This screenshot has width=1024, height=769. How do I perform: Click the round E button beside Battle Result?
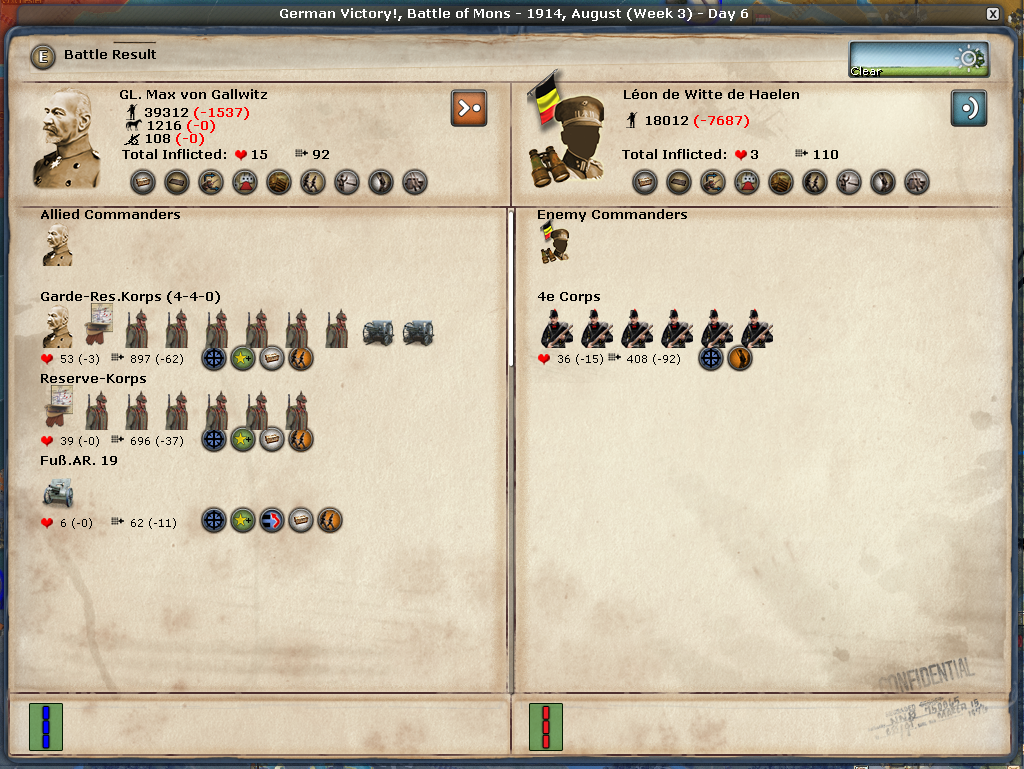pyautogui.click(x=43, y=56)
